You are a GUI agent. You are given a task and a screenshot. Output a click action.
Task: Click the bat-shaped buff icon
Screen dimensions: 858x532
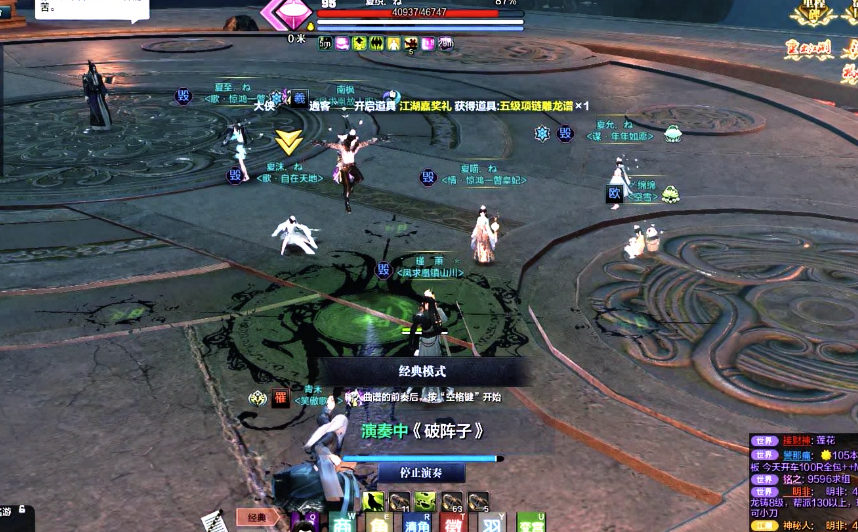tap(376, 43)
